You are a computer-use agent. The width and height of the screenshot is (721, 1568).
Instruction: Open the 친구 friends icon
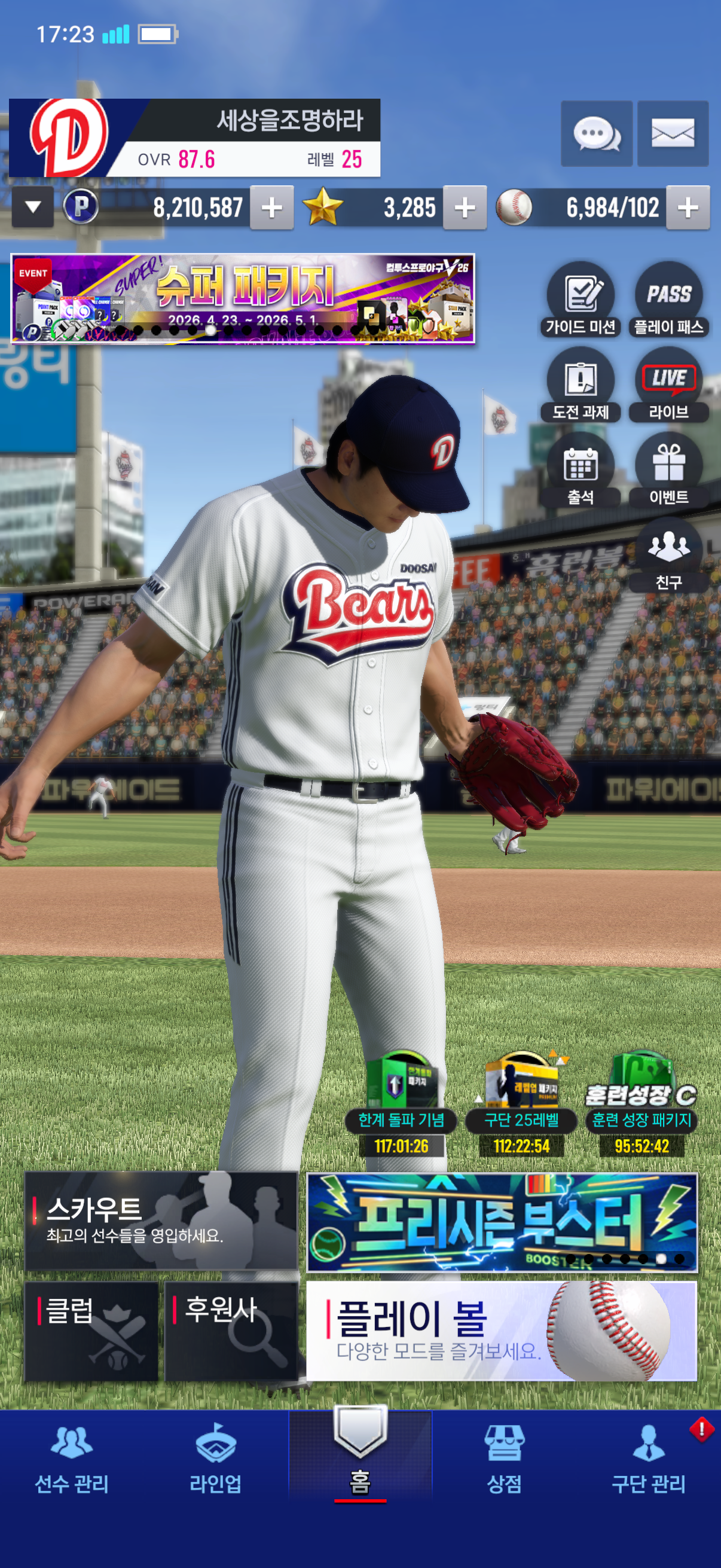[x=668, y=555]
